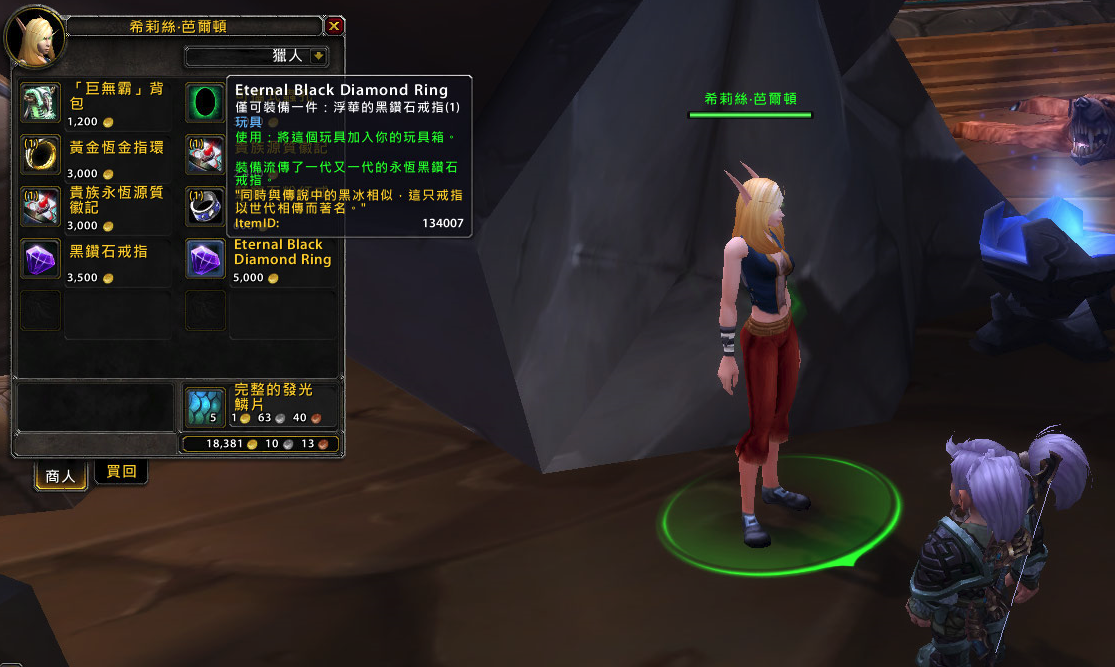1115x667 pixels.
Task: Choose the 黃金恆金指環 gold ring
Action: coord(40,154)
